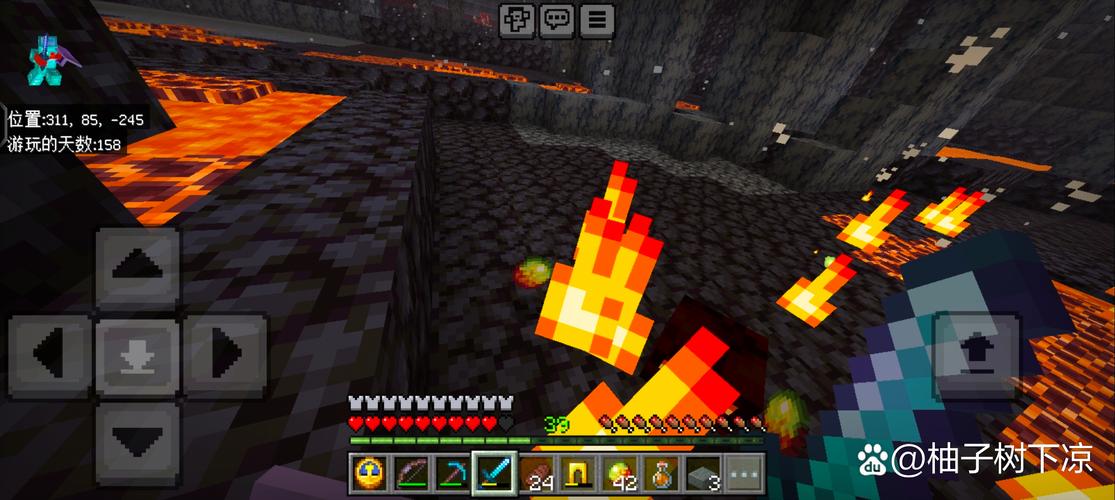
Task: Select the bow hotbar slot
Action: tap(411, 472)
